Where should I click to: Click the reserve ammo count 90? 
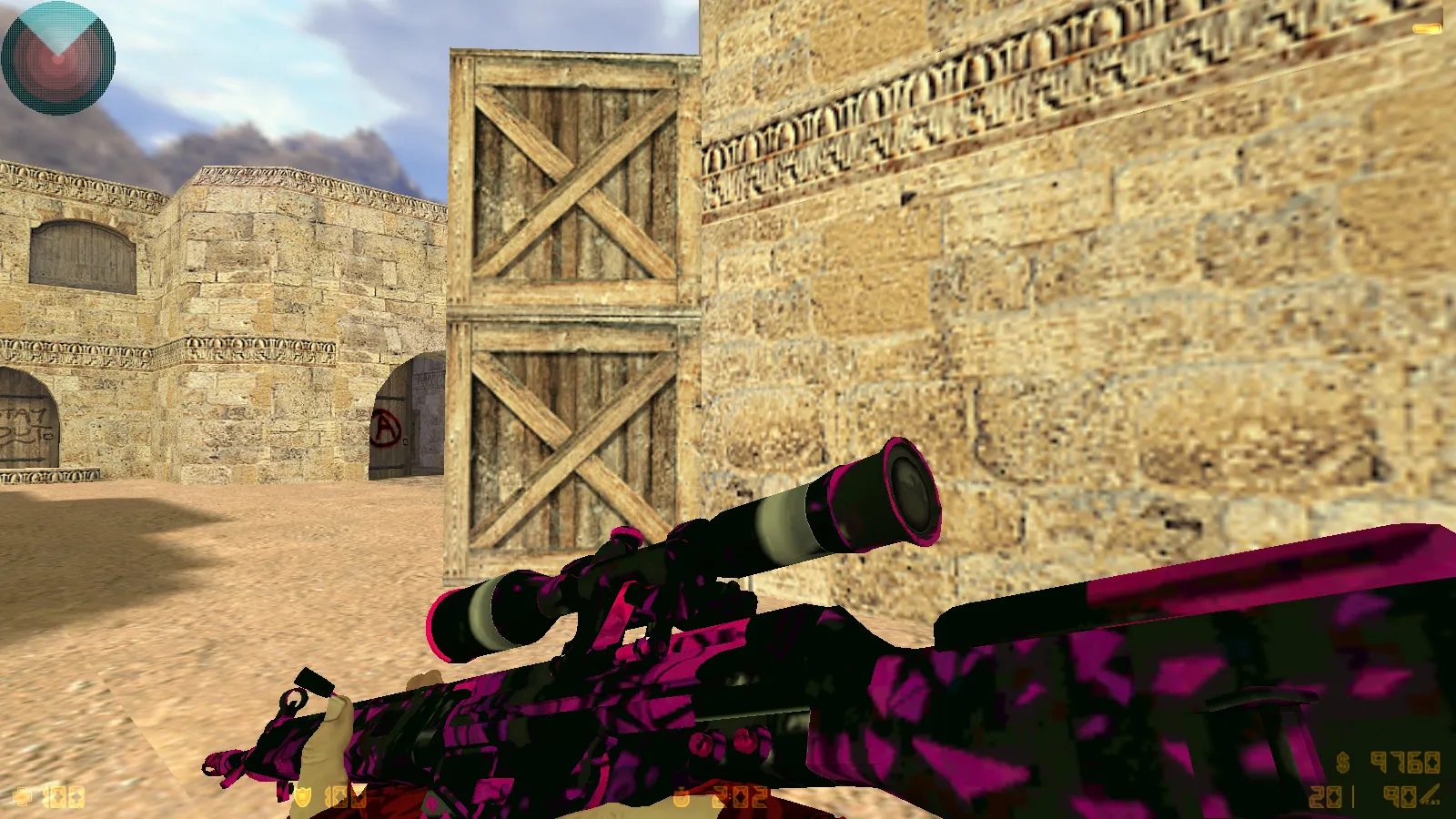[x=1398, y=797]
